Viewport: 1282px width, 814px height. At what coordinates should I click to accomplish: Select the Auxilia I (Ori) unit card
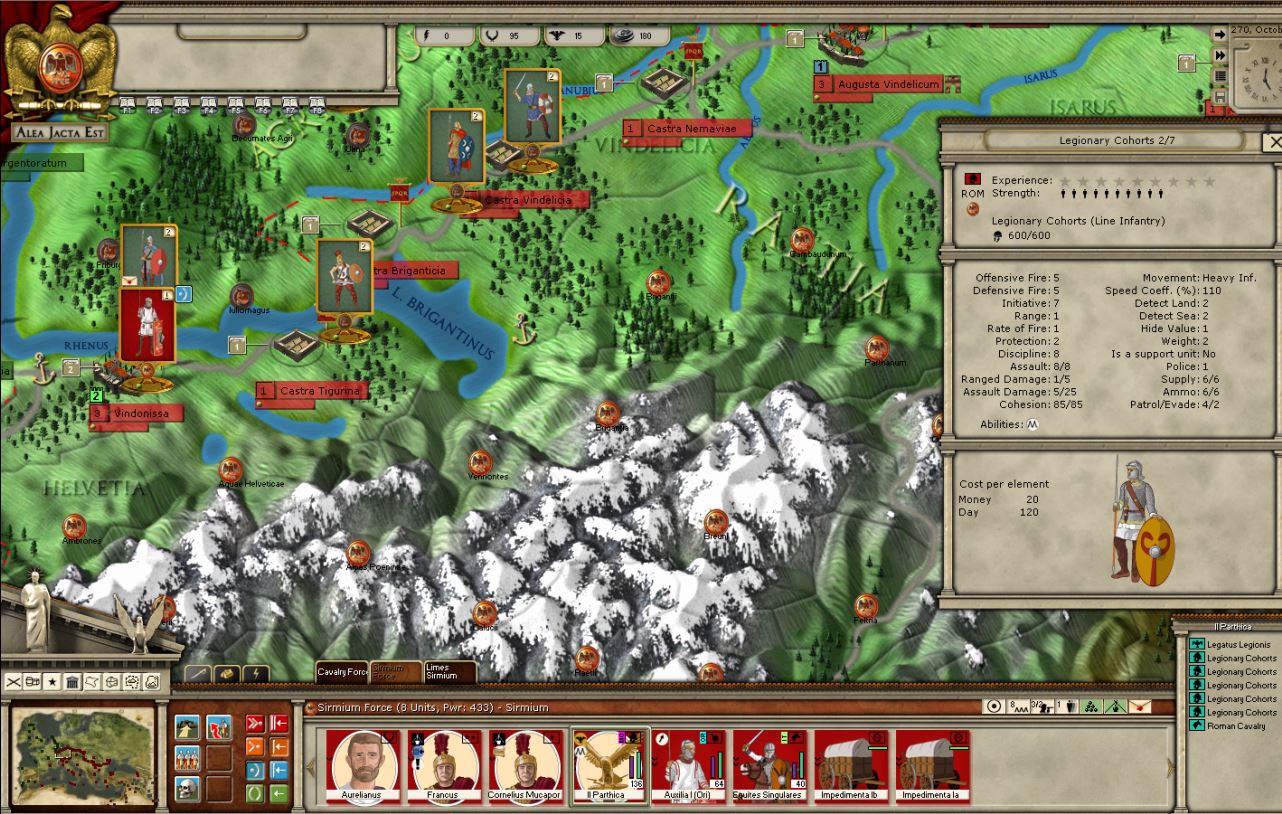click(x=689, y=766)
